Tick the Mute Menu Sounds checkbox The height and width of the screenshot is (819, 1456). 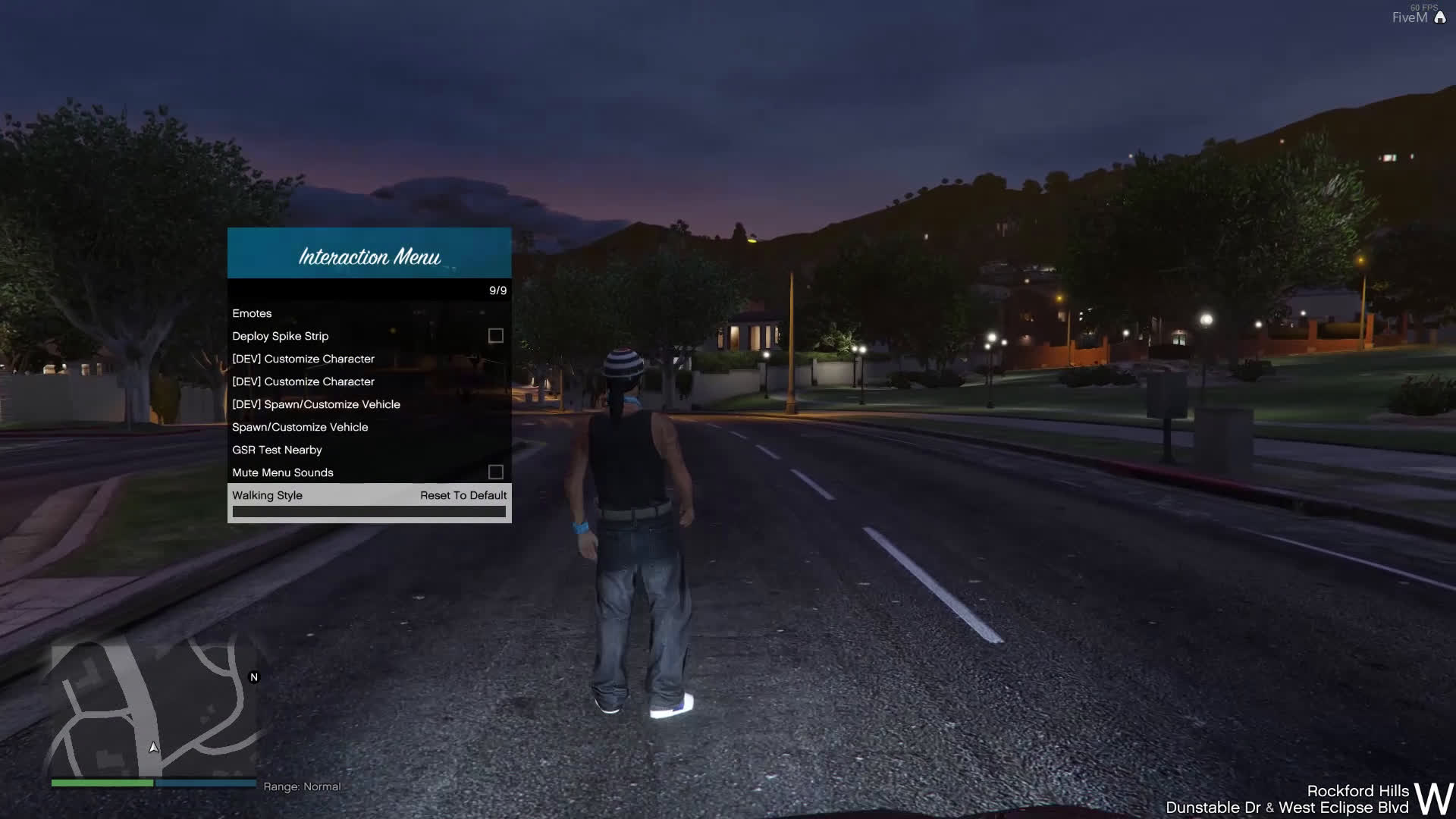pyautogui.click(x=496, y=472)
